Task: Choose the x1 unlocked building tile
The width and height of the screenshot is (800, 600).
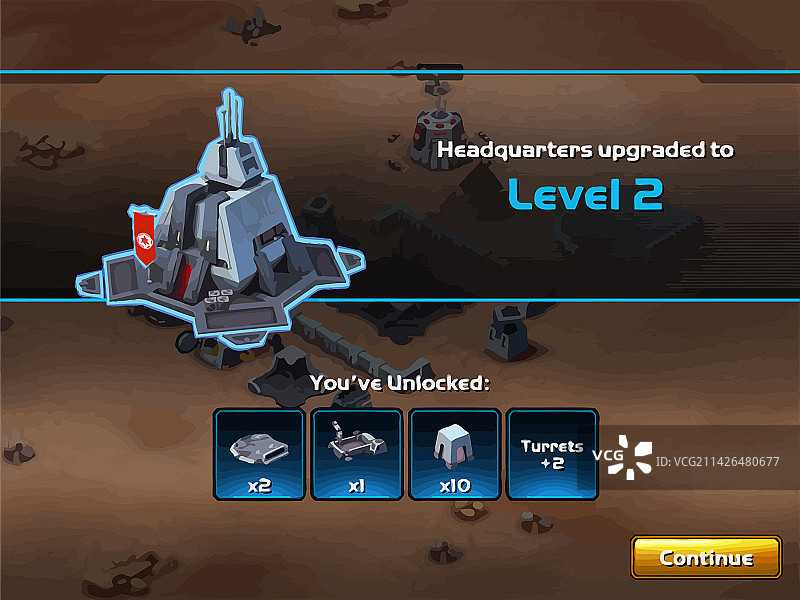Action: 357,454
